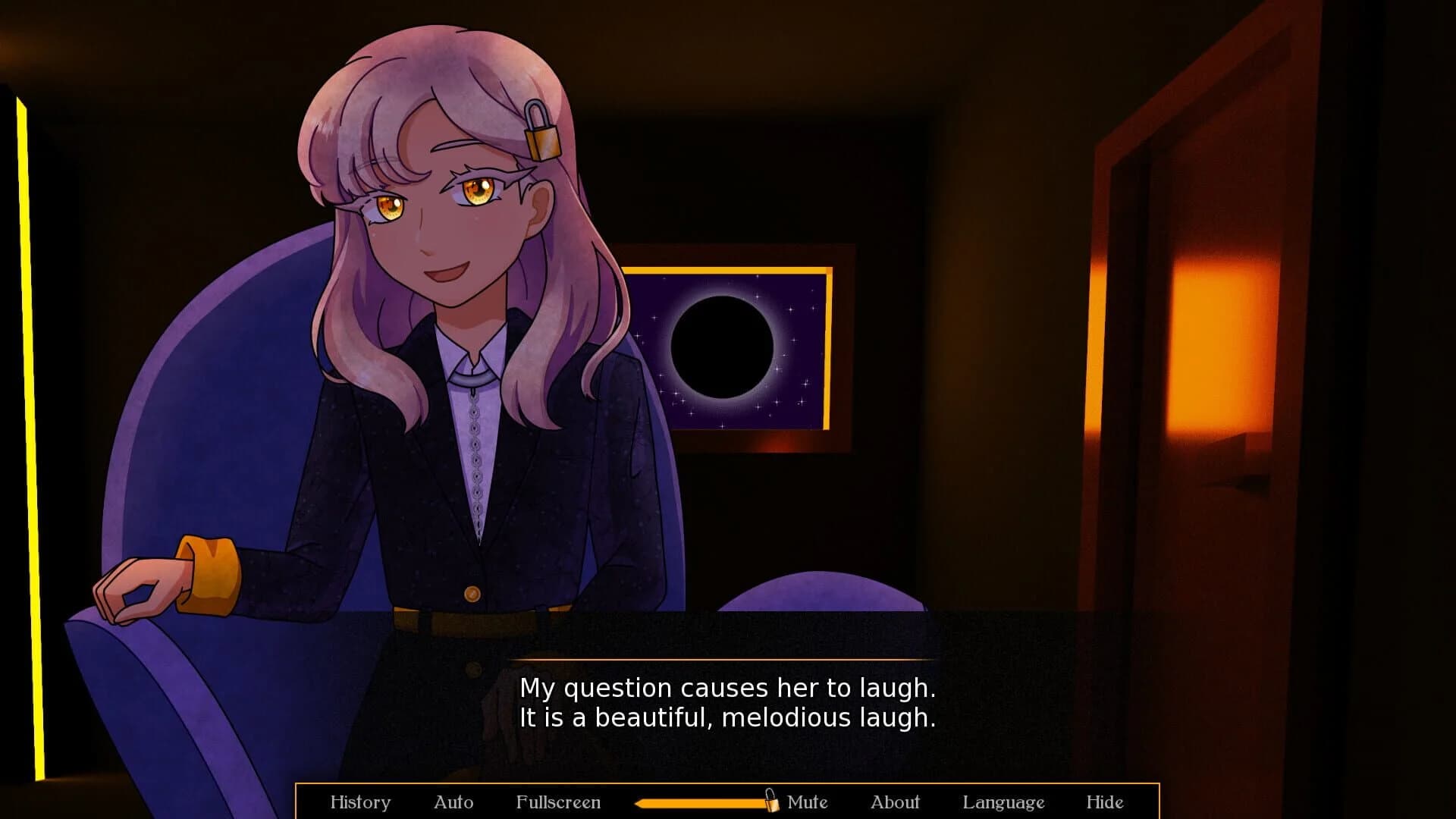
Task: Open the Language selection menu
Action: pos(1004,802)
